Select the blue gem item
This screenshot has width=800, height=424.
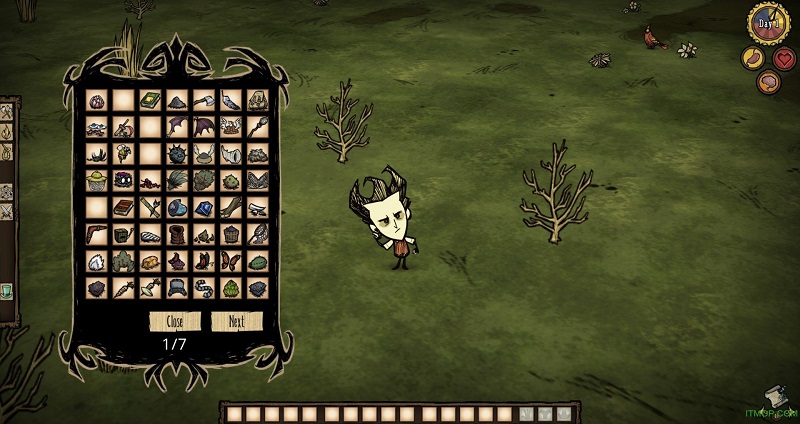click(x=204, y=208)
